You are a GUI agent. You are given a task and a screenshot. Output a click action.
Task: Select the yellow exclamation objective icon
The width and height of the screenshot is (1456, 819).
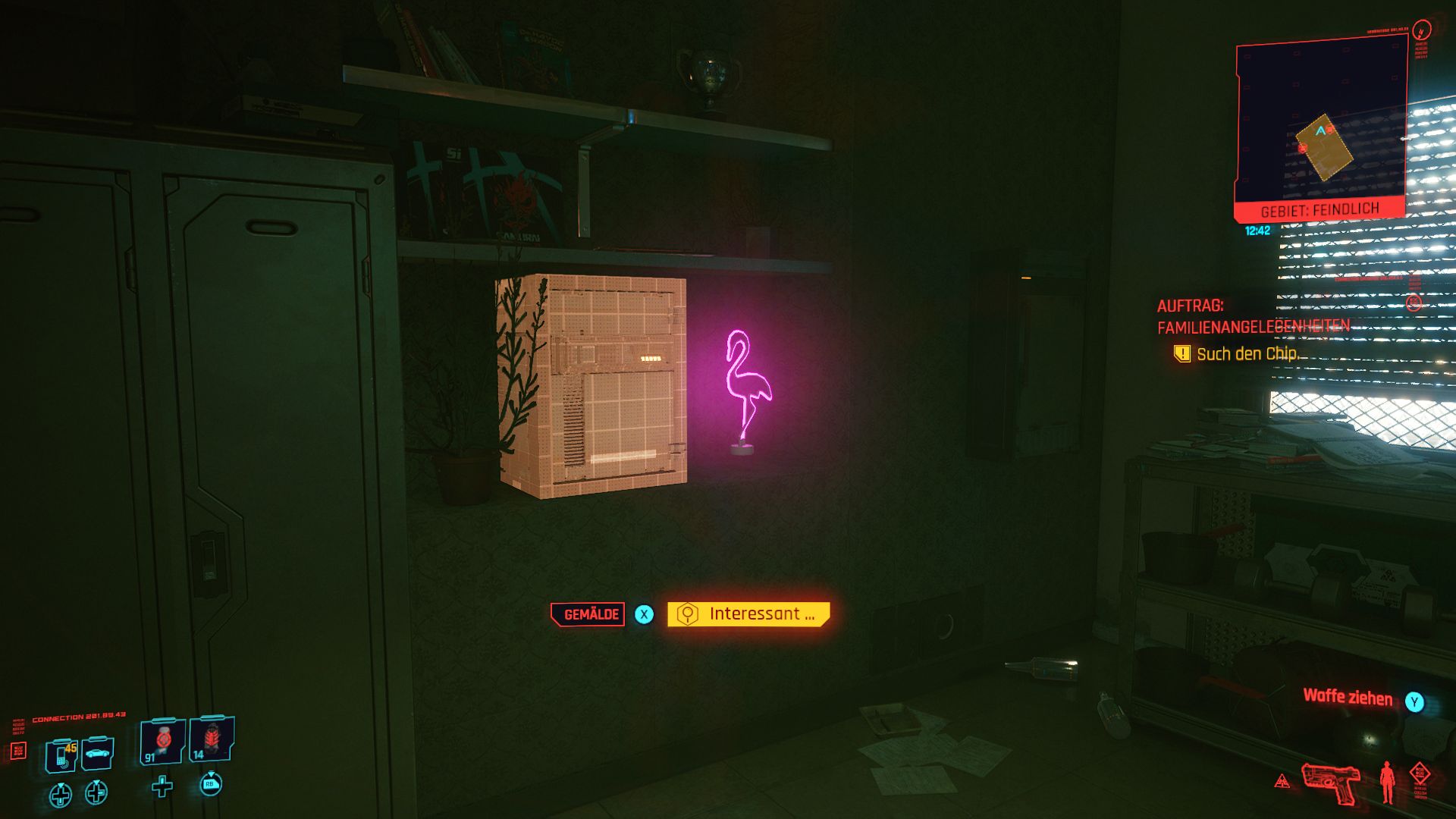point(1182,353)
